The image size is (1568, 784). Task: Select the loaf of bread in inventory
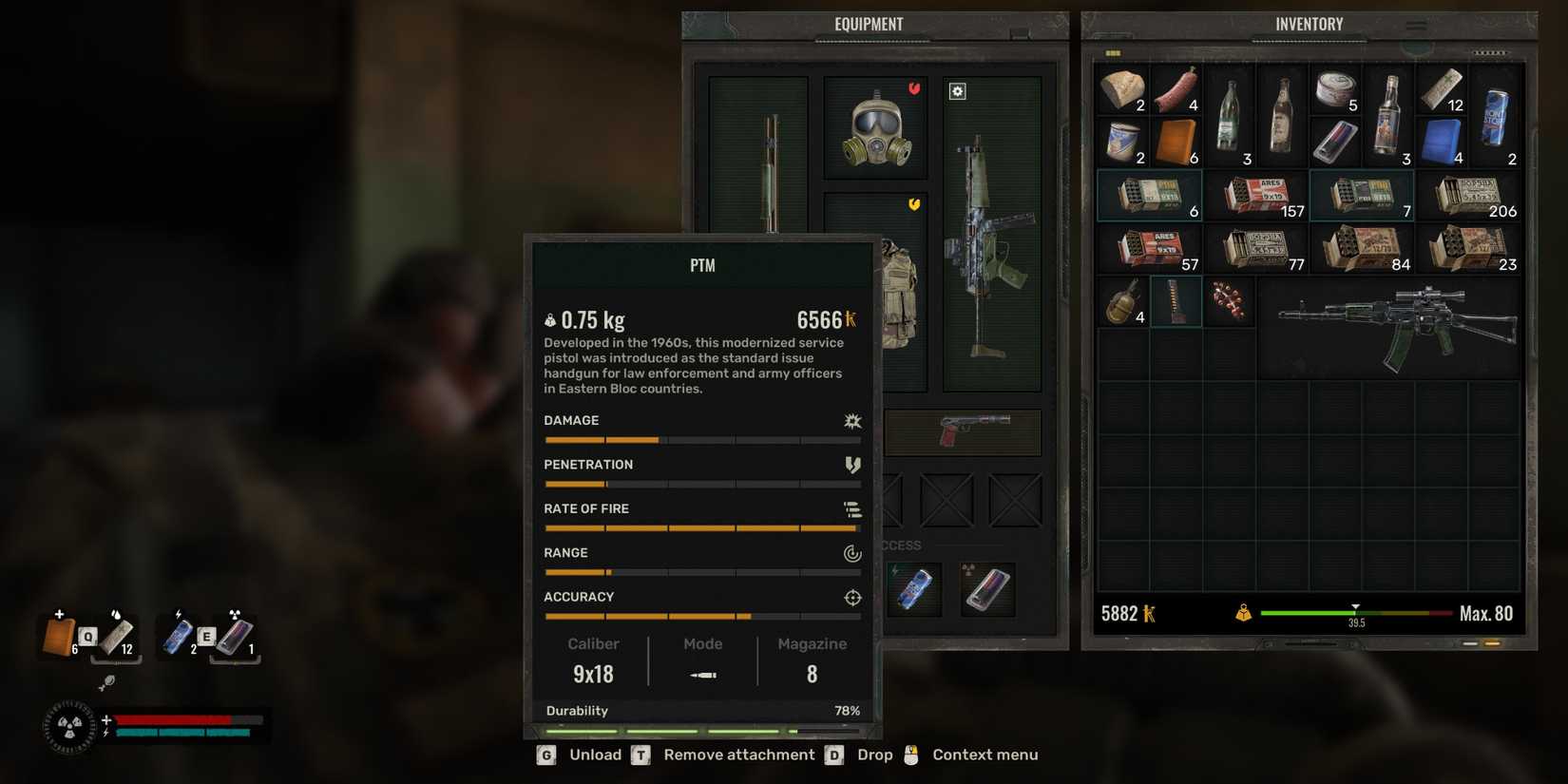[x=1121, y=87]
